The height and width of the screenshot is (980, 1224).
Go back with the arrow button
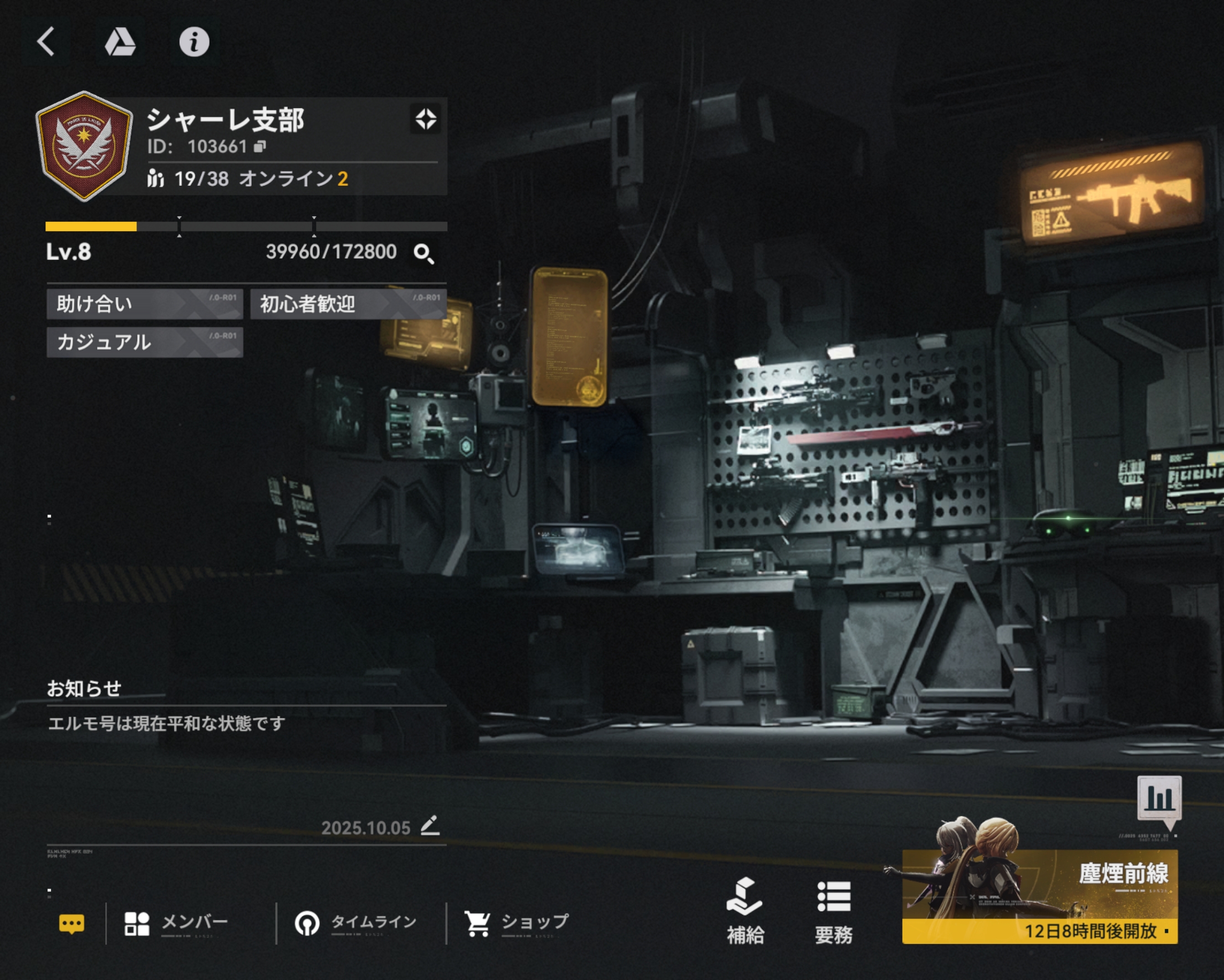[x=47, y=42]
